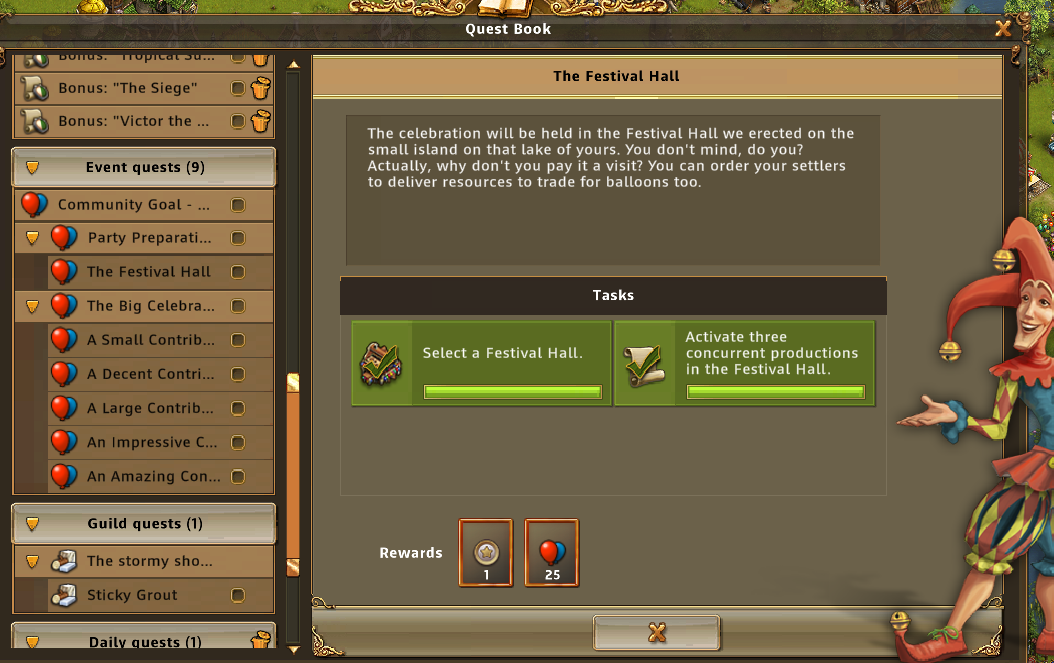The width and height of the screenshot is (1054, 663).
Task: Open The Big Celebra... quest group
Action: pyautogui.click(x=150, y=306)
